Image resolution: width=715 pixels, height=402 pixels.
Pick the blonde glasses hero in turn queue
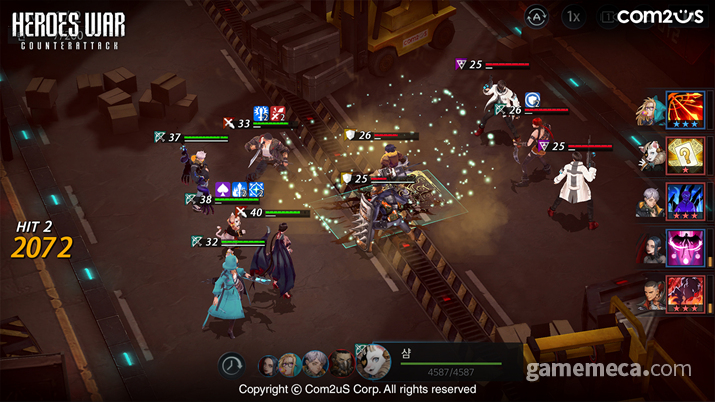[x=291, y=363]
